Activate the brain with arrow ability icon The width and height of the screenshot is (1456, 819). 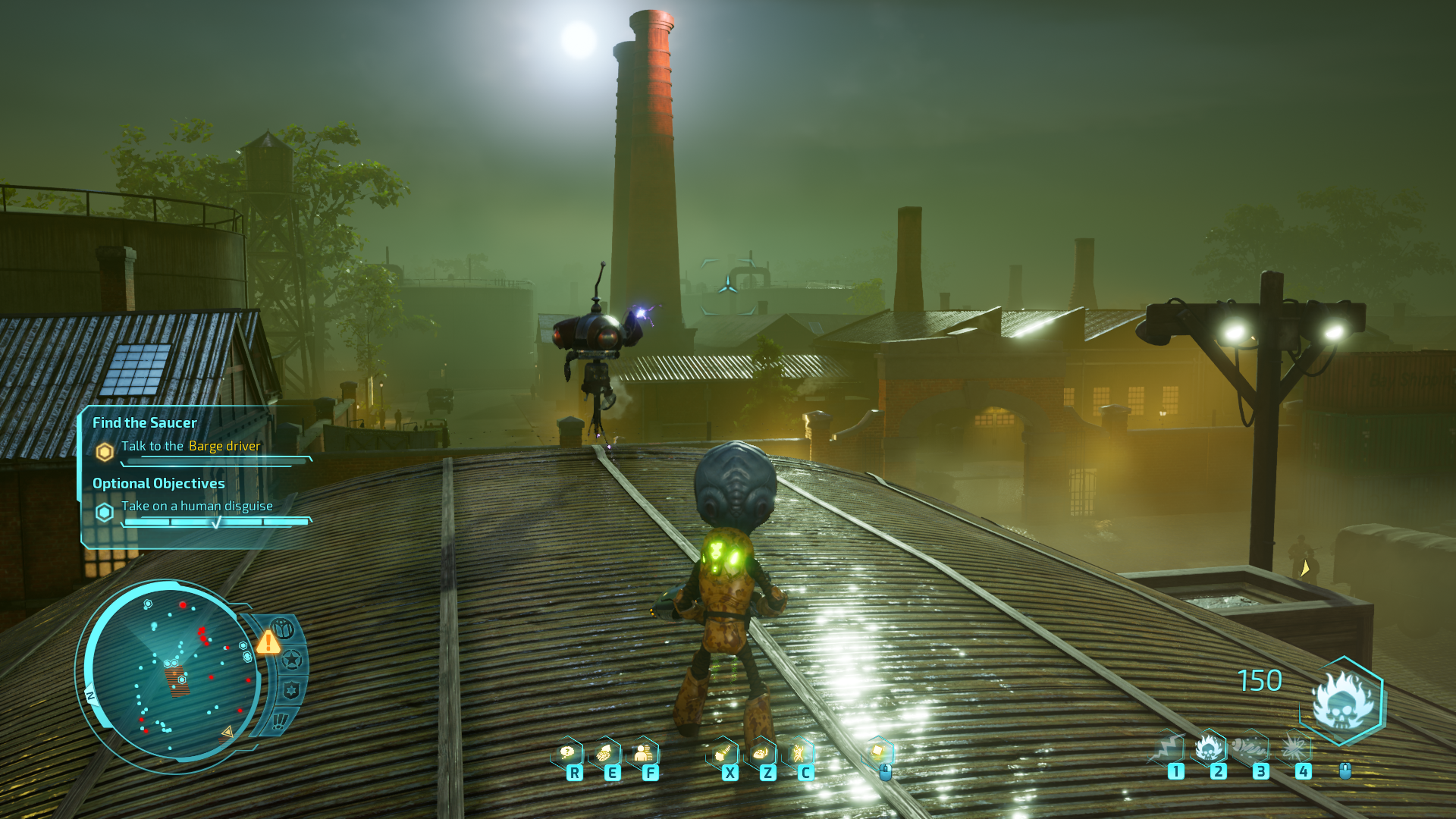pos(761,753)
